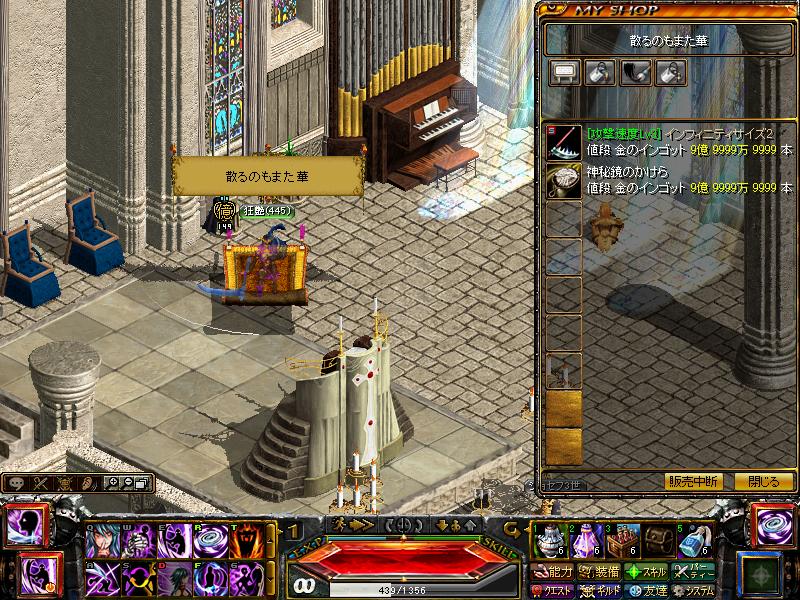
Task: Edit the shop title text field
Action: coord(669,38)
